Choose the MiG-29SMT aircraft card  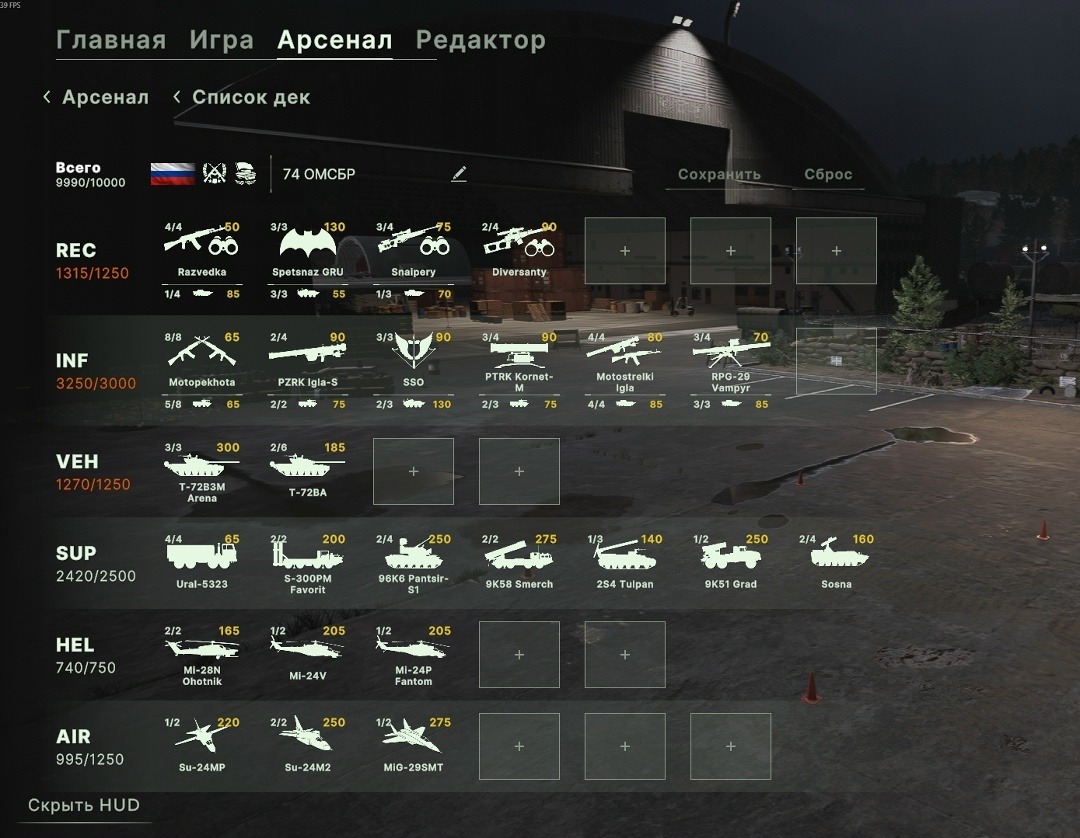point(414,746)
